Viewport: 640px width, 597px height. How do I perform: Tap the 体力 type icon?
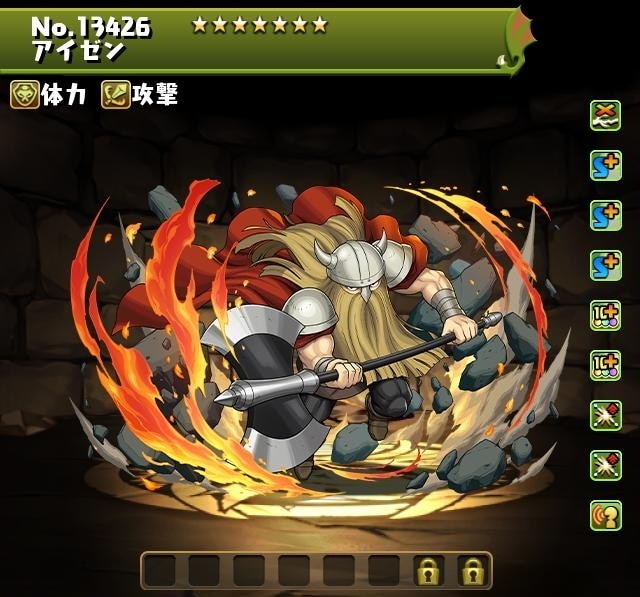click(24, 95)
